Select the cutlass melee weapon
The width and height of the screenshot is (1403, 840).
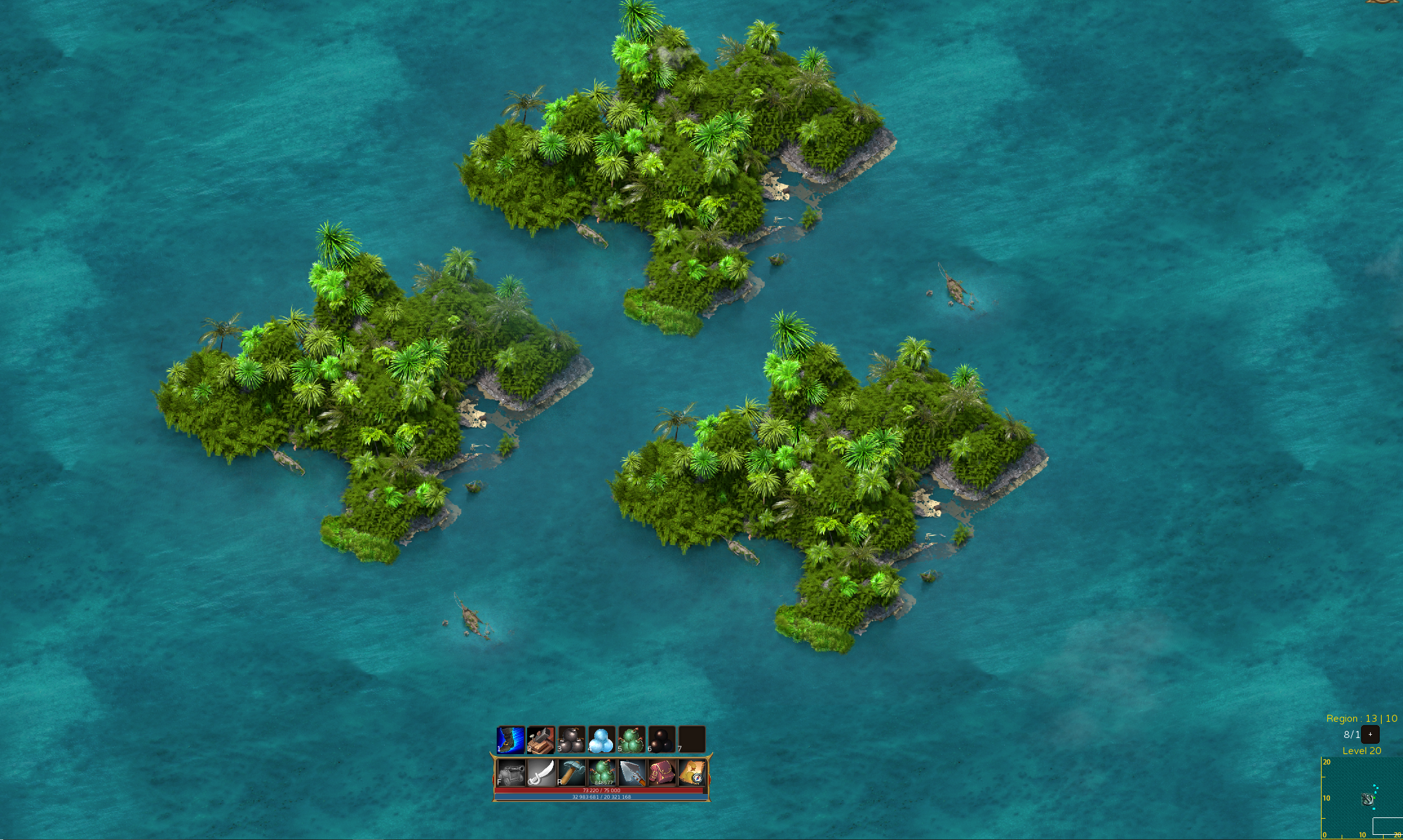pos(541,773)
